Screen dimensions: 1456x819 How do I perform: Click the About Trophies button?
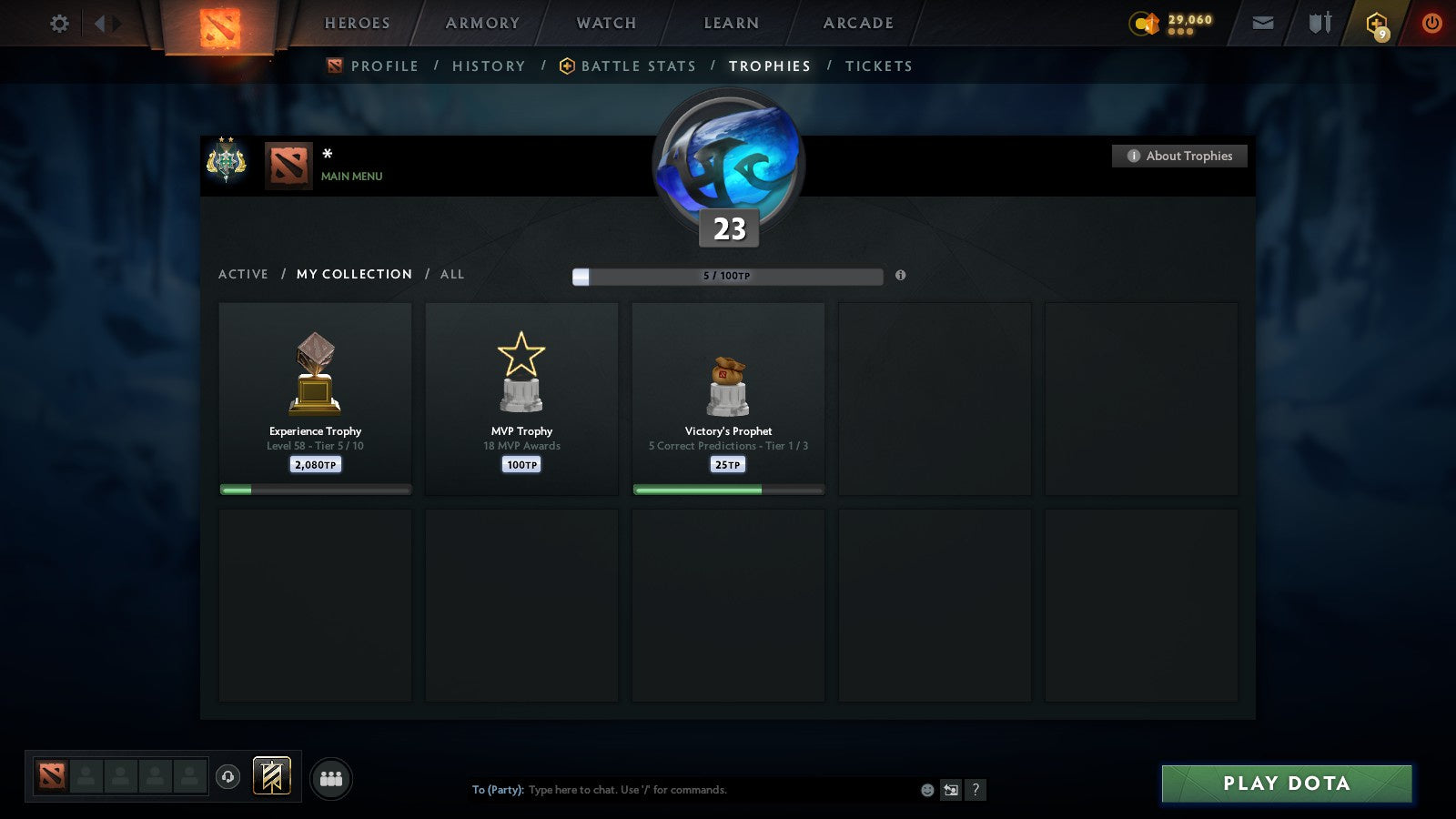[x=1179, y=156]
